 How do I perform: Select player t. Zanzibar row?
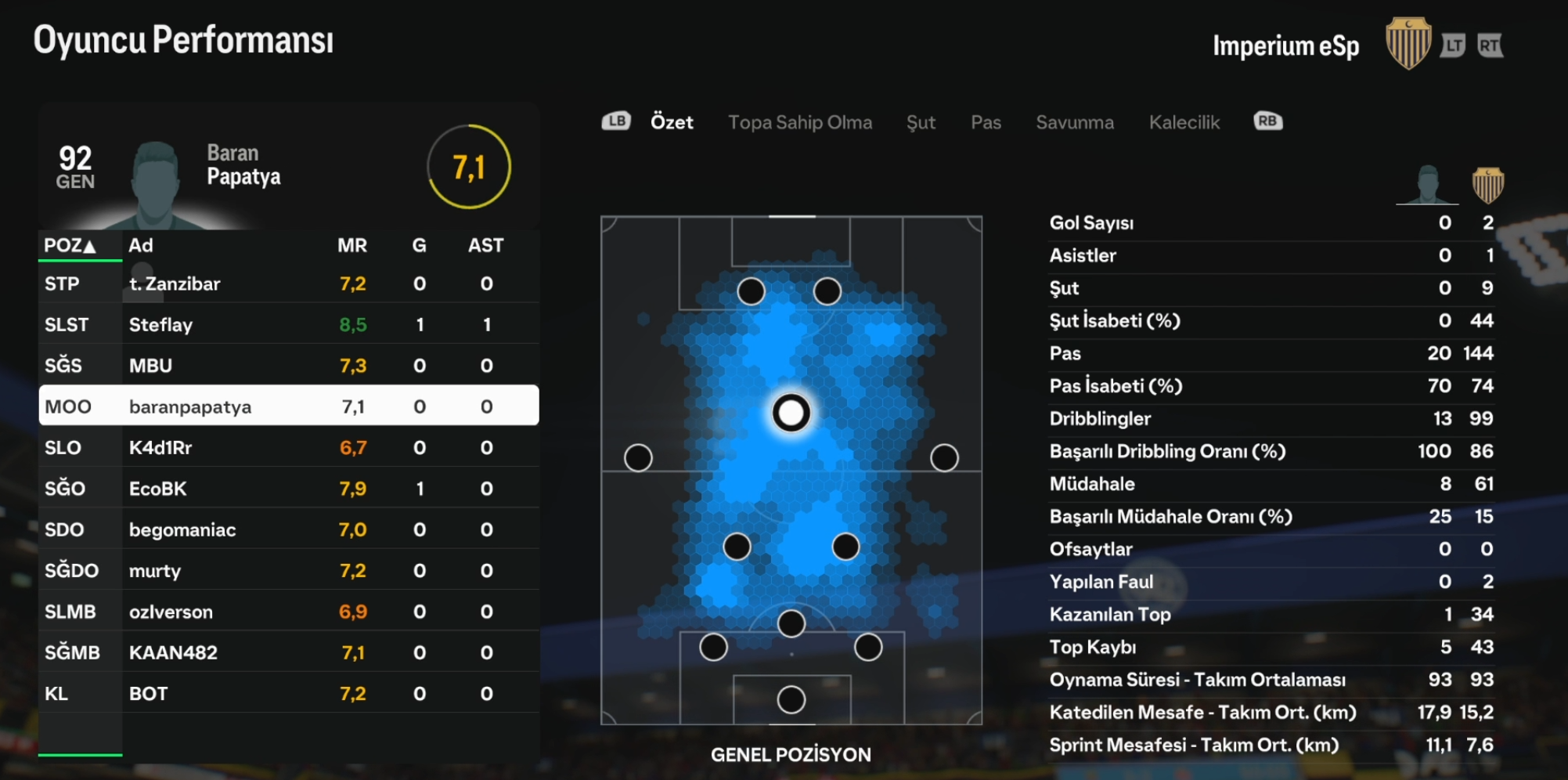pos(288,284)
